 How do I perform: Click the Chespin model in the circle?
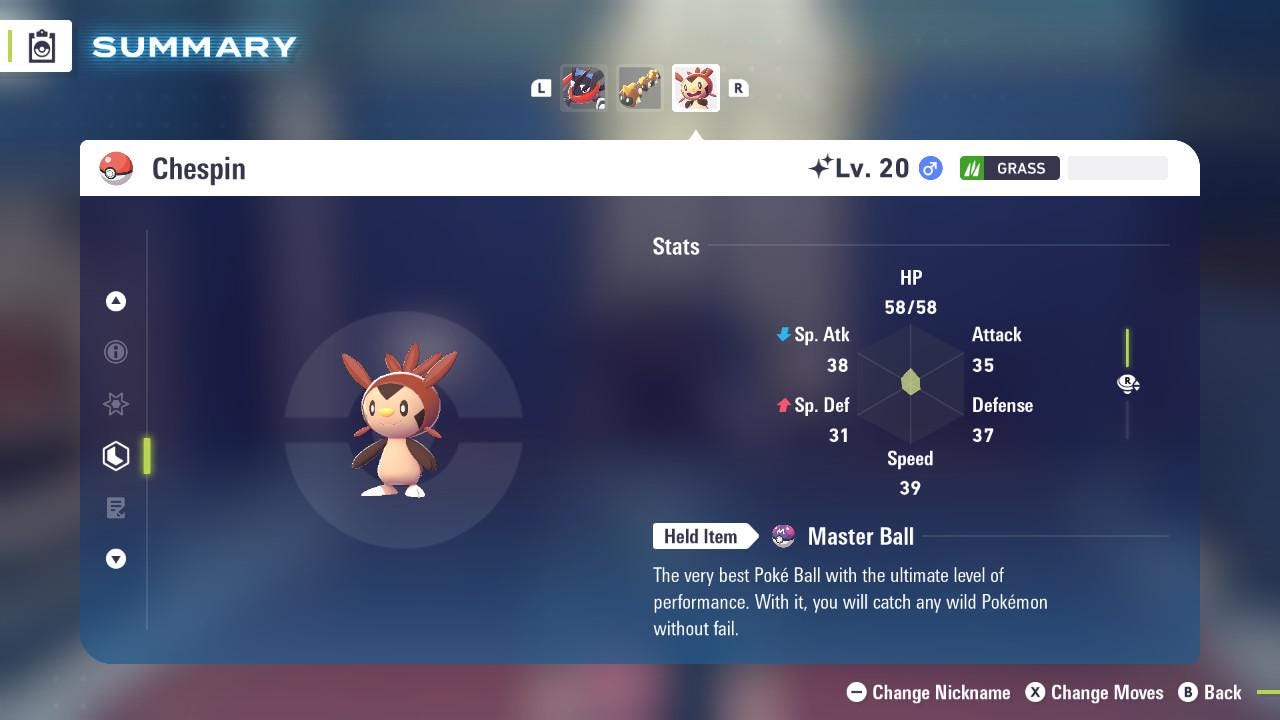click(x=400, y=420)
